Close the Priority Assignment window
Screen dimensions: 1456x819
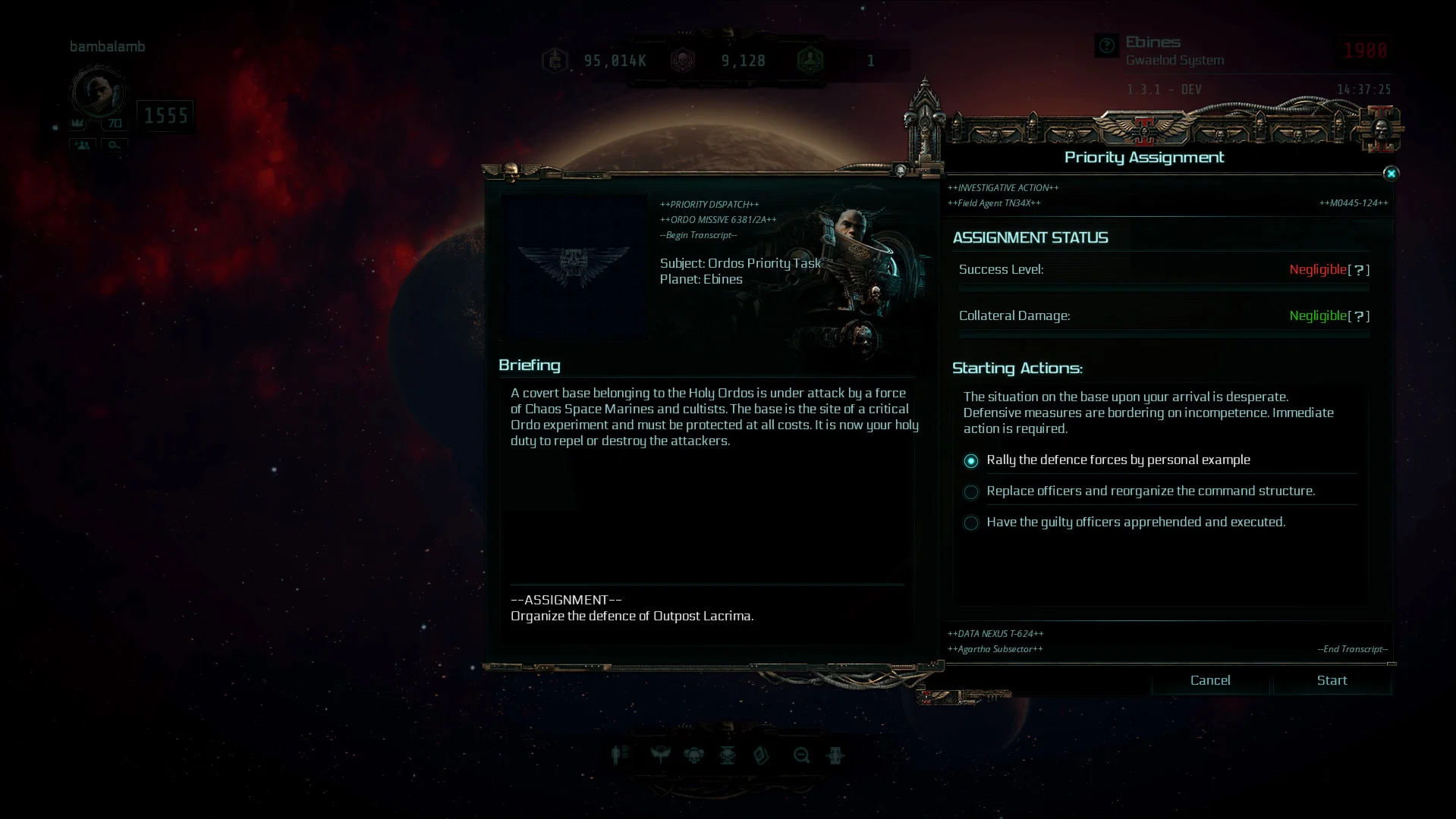pyautogui.click(x=1391, y=174)
